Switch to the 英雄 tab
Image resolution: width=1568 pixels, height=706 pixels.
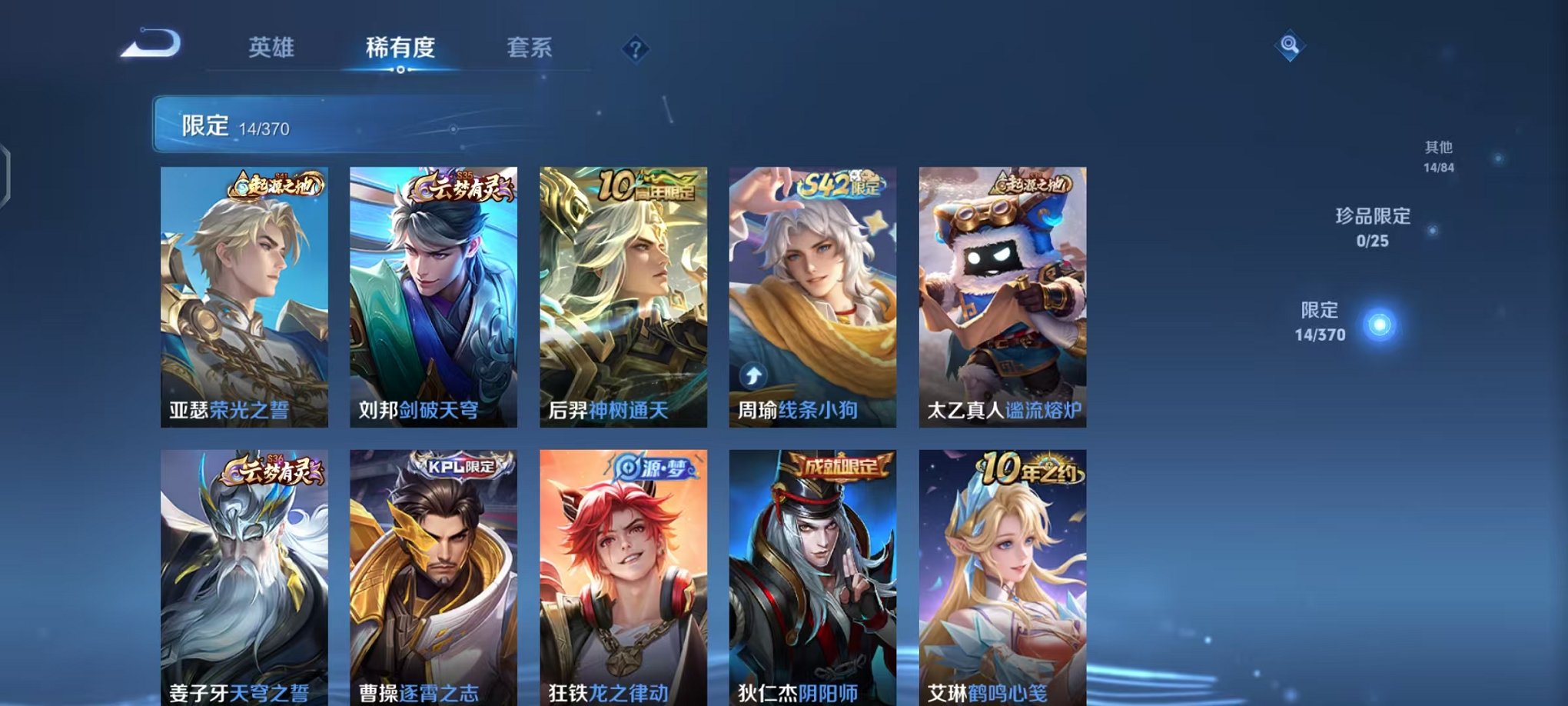click(273, 48)
